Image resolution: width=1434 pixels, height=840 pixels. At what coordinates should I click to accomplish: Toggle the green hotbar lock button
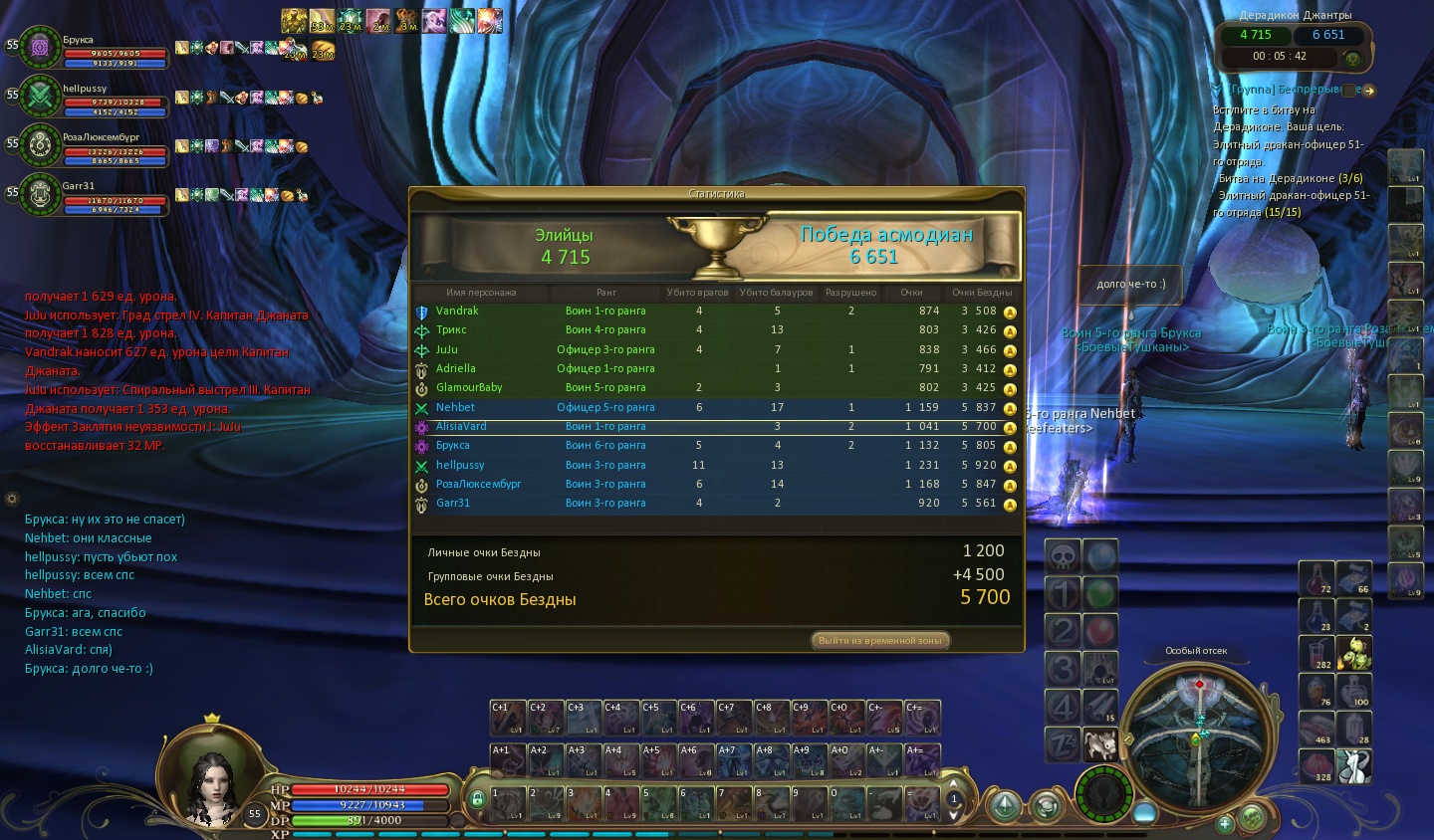477,798
